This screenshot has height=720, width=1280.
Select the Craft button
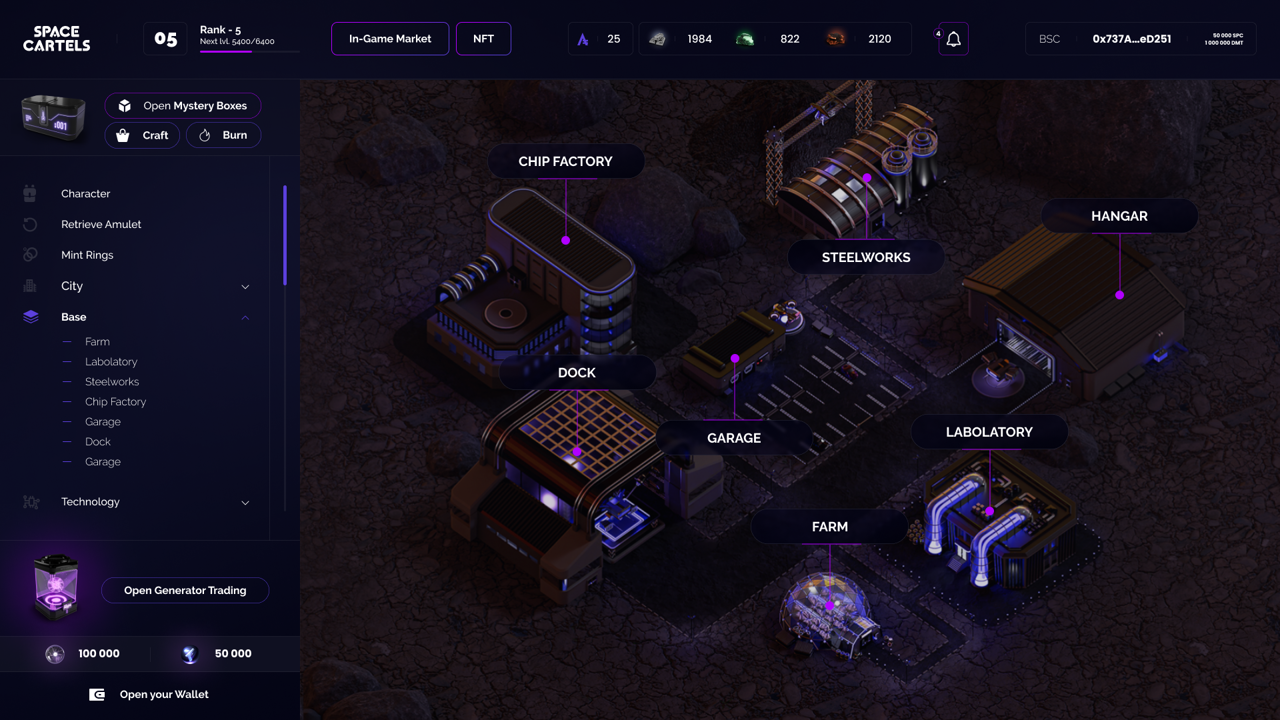(x=143, y=135)
